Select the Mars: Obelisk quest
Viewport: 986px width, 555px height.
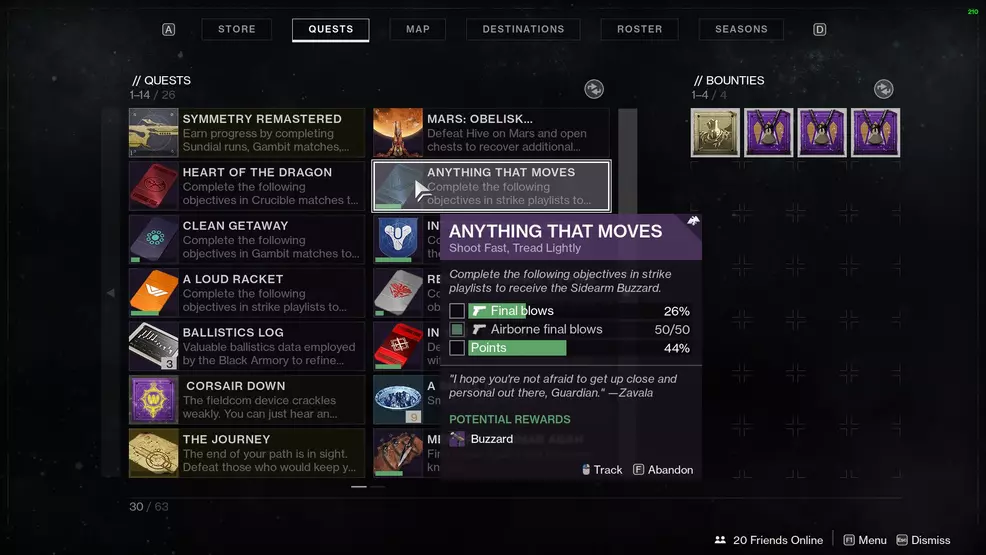pos(491,133)
